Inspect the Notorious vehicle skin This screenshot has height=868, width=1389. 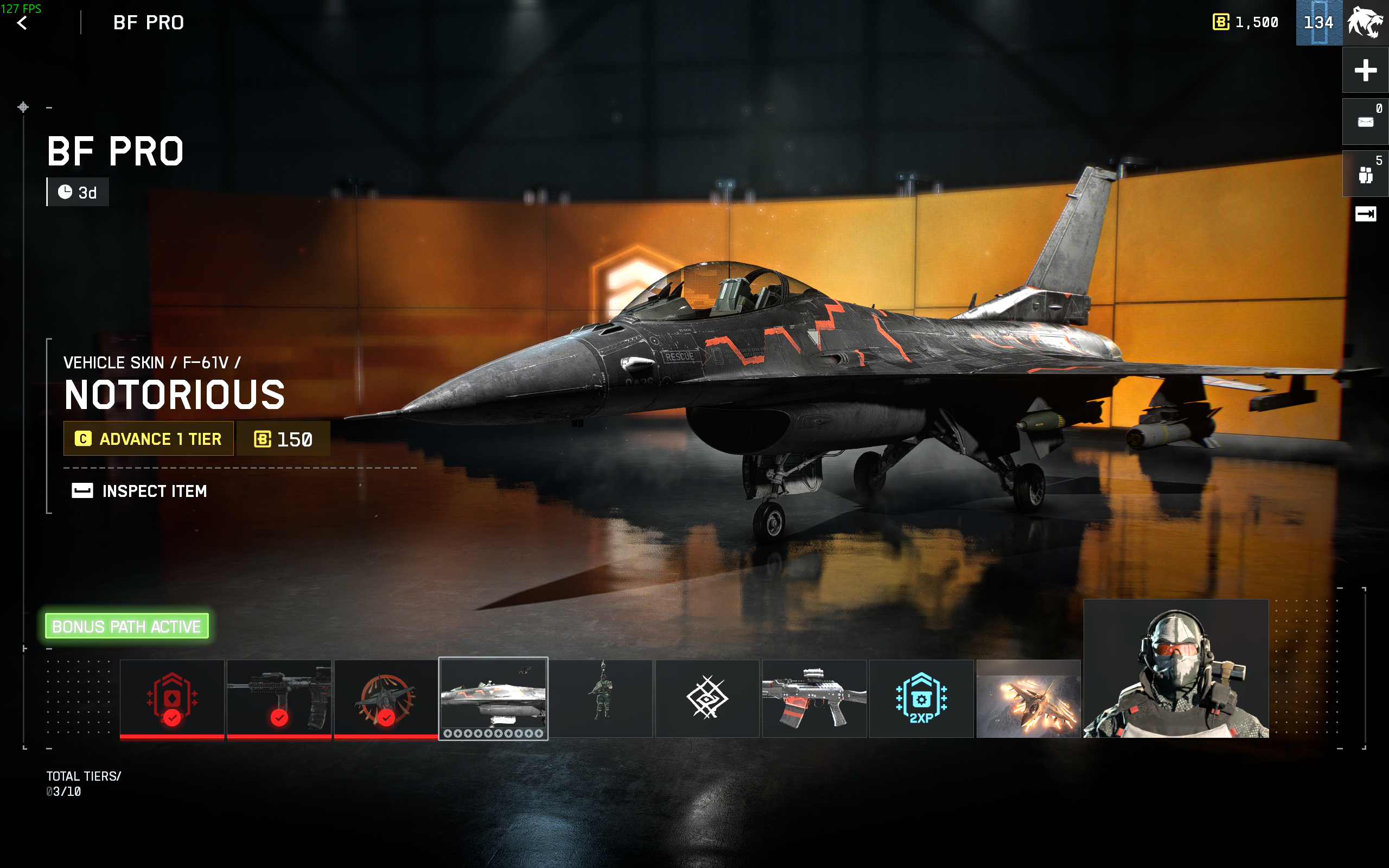pyautogui.click(x=139, y=491)
